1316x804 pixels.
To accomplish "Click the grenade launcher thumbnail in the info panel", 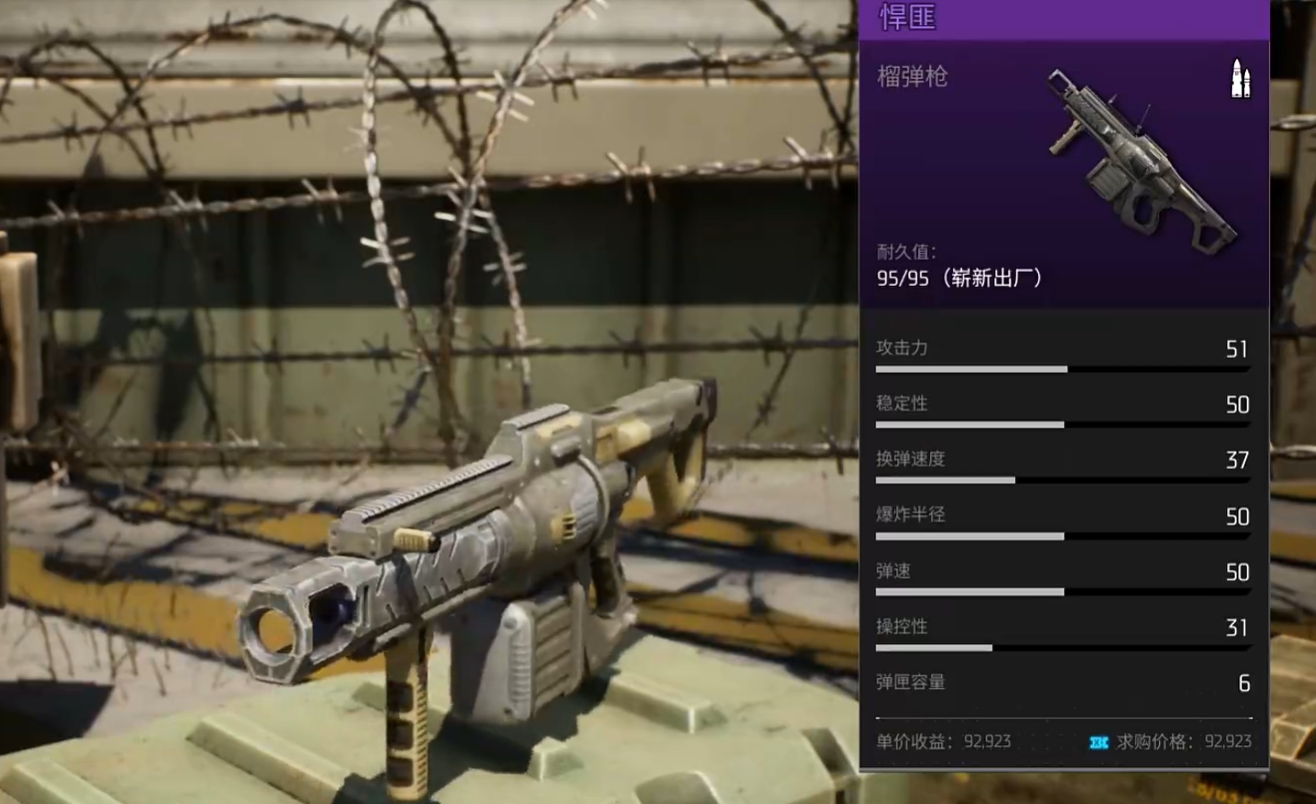I will (1142, 159).
